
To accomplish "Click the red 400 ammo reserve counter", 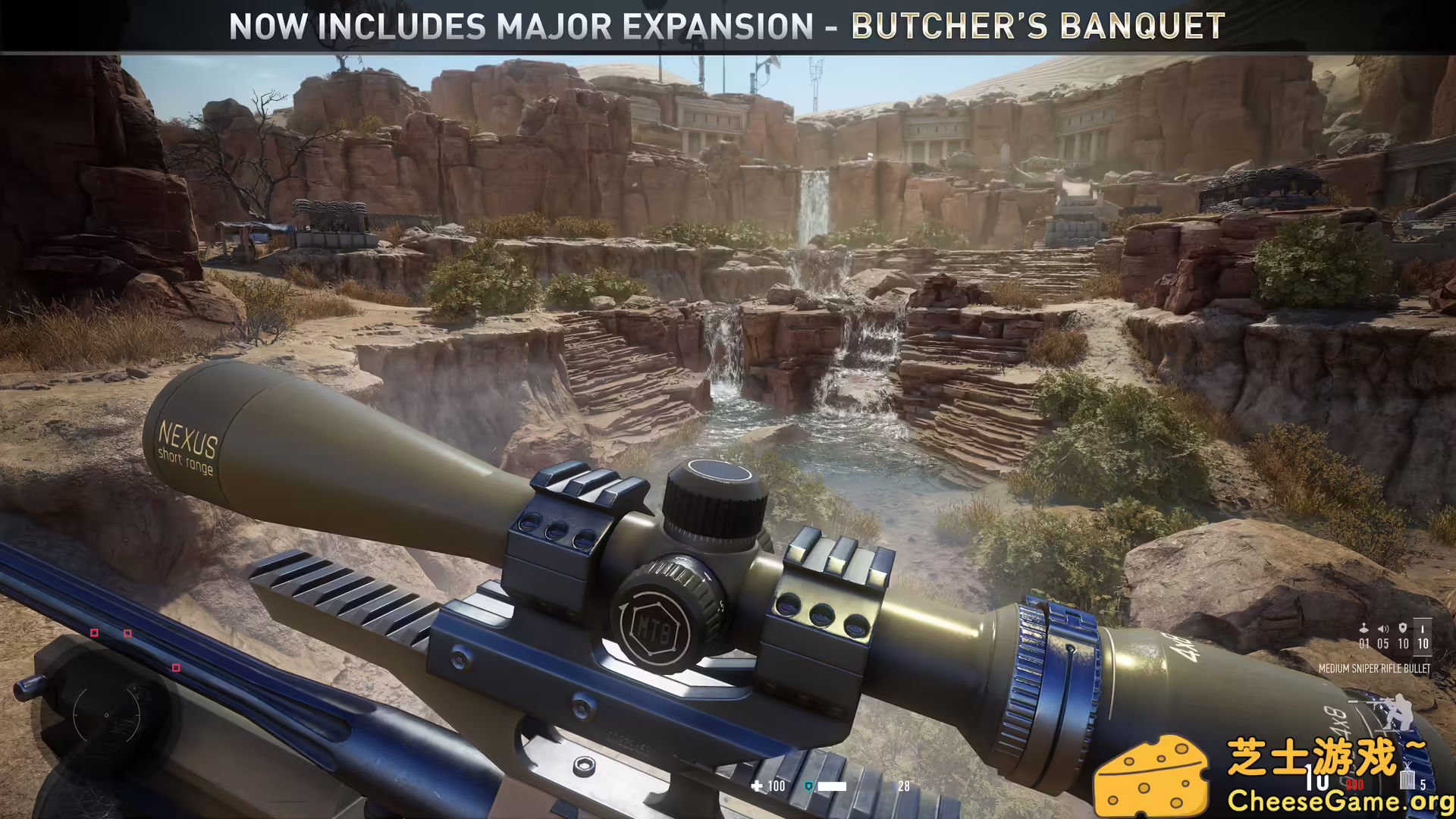I will tap(1355, 785).
